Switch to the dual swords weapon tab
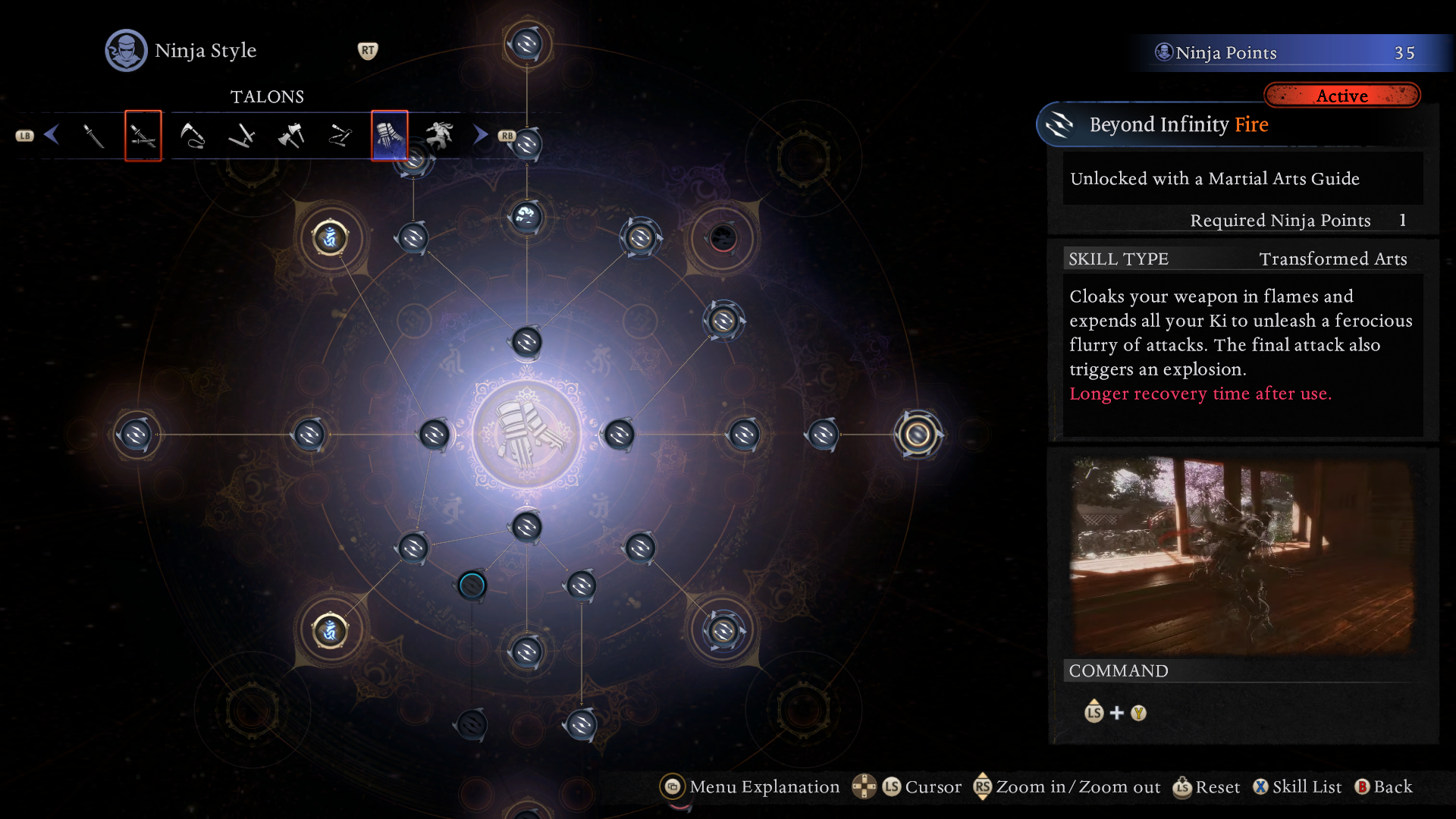The image size is (1456, 819). (x=143, y=136)
